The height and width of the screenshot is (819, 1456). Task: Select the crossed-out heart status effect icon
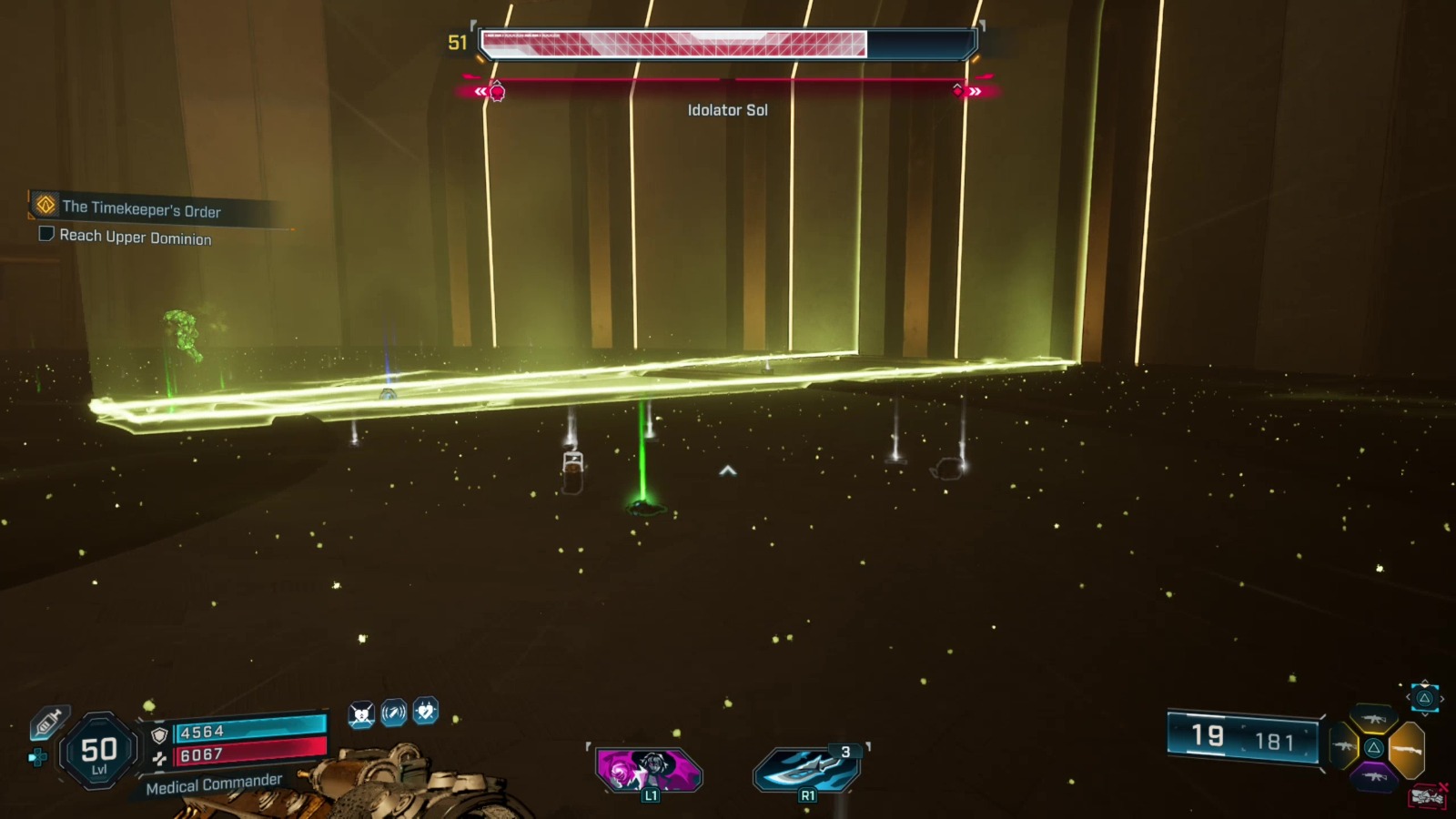tap(361, 714)
